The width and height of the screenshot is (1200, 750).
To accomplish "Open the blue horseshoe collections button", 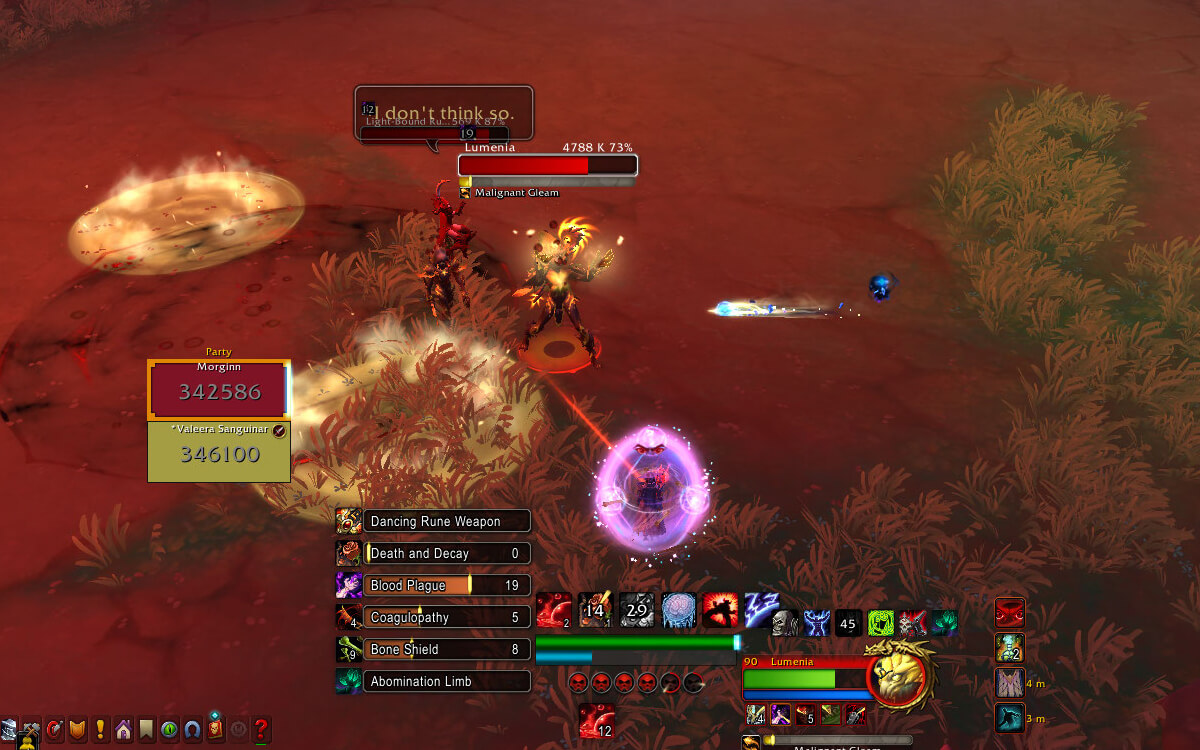I will point(192,729).
